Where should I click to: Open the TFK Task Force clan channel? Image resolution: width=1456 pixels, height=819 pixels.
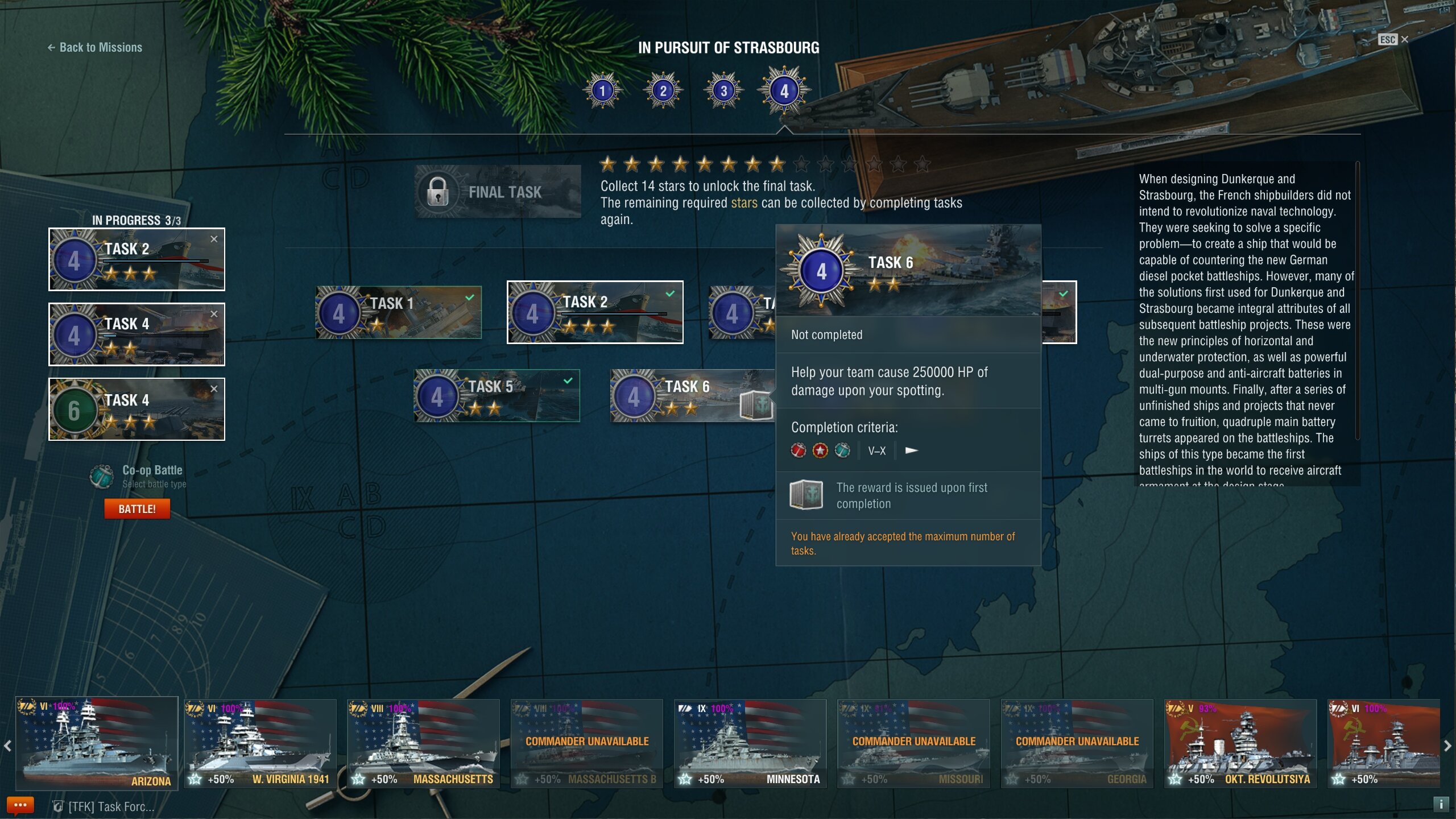105,806
